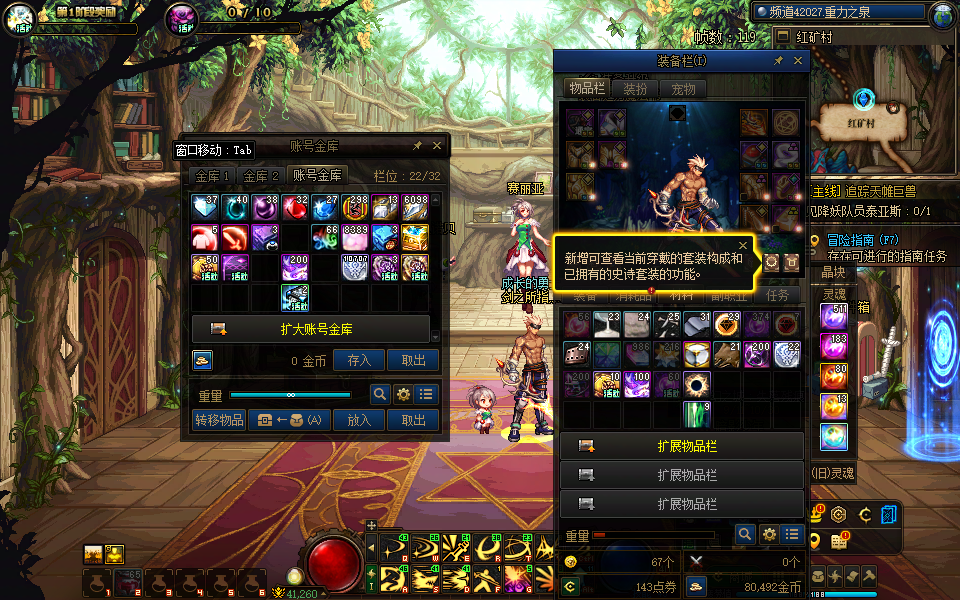Switch to the 金库 2 tab
The height and width of the screenshot is (600, 960).
262,175
